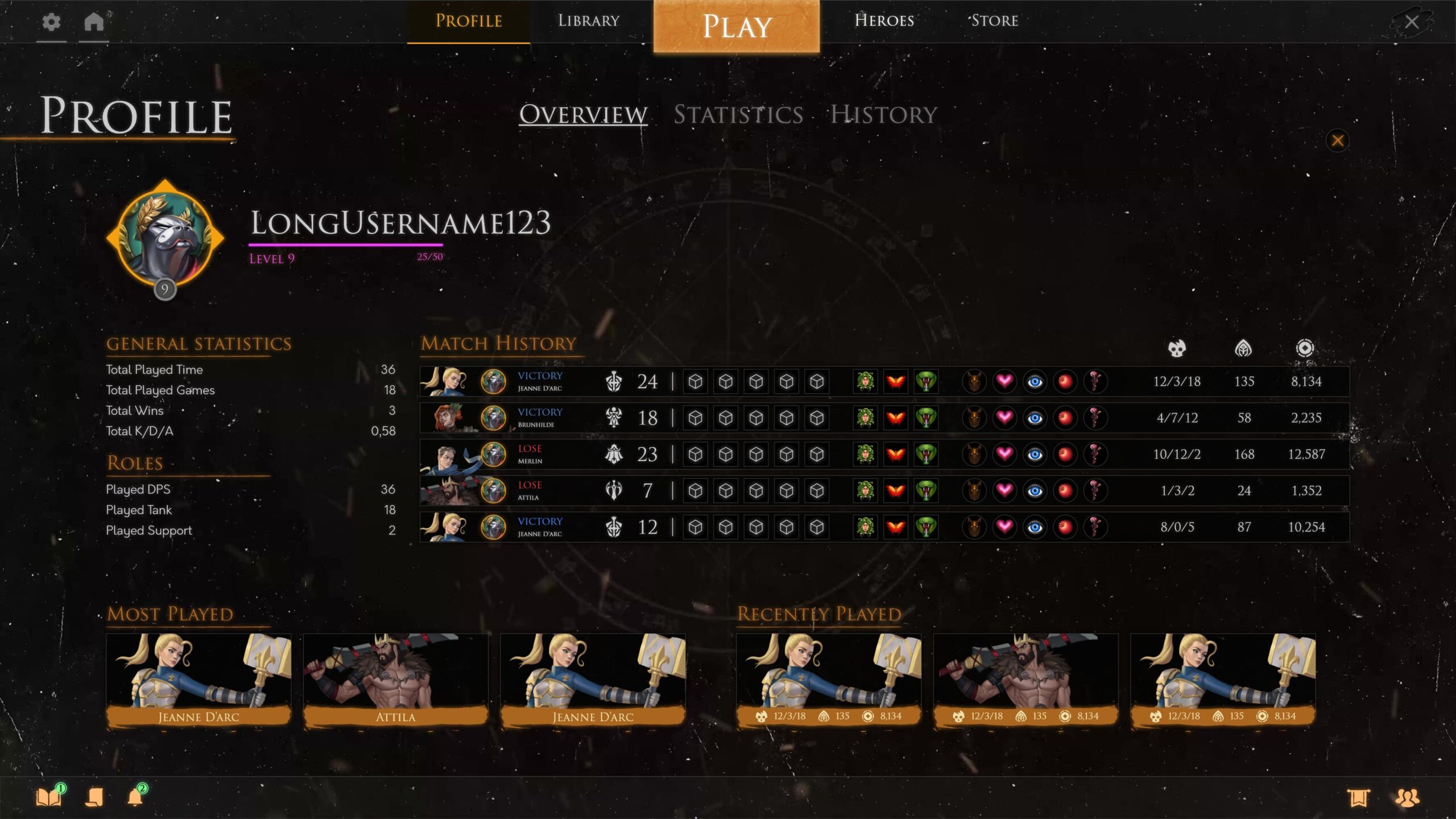Open the settings gear icon

pos(51,23)
